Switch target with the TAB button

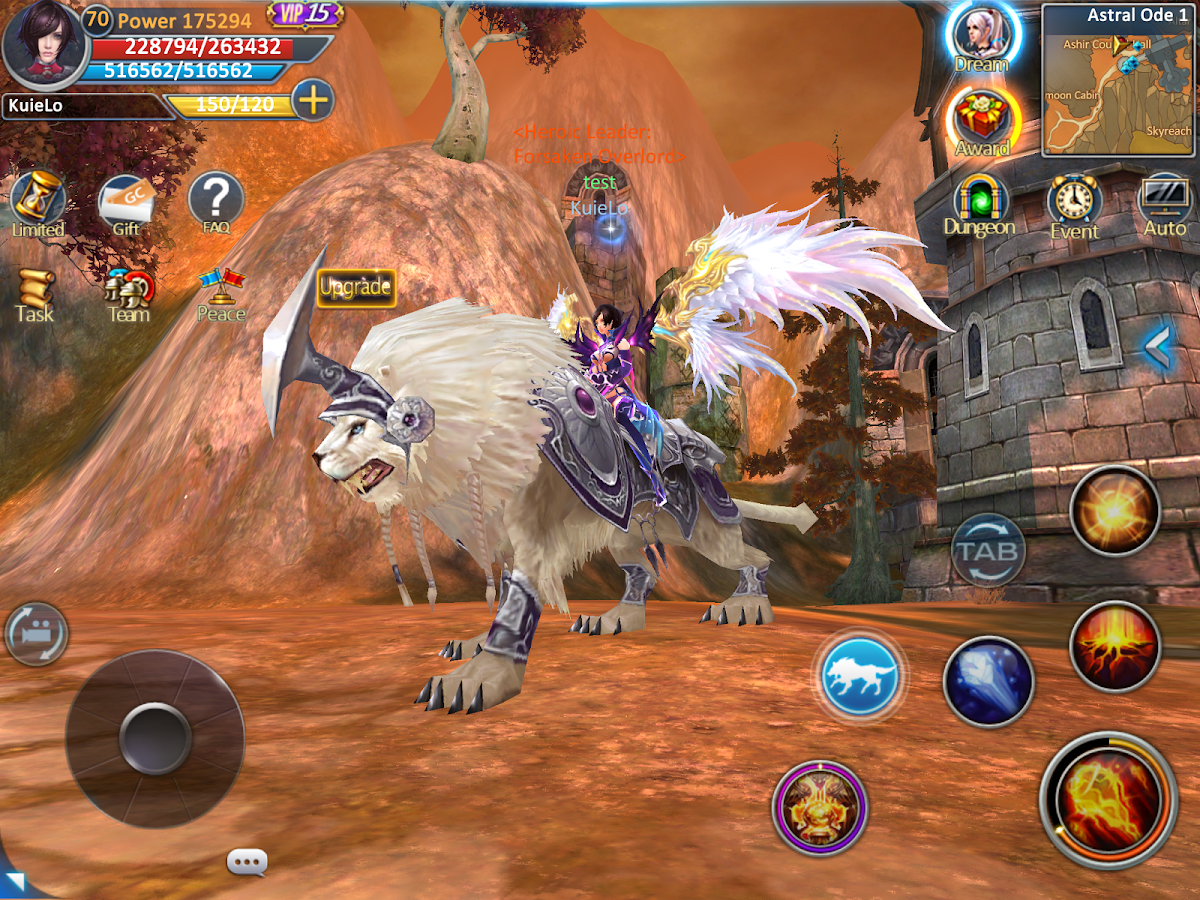pos(988,550)
